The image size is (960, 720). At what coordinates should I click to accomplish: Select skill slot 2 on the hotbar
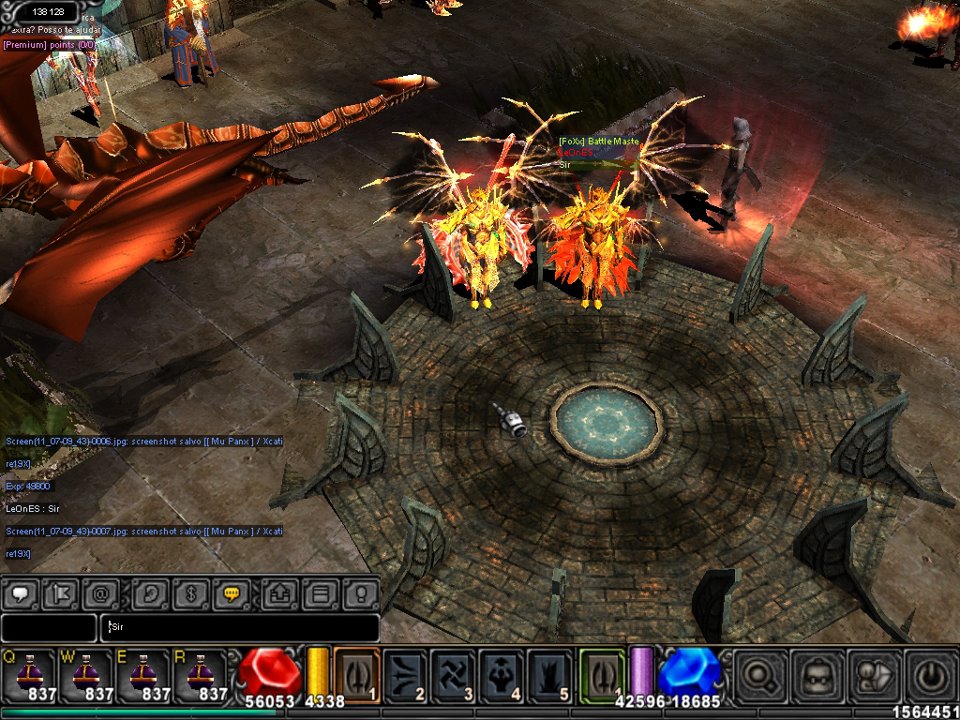click(406, 673)
